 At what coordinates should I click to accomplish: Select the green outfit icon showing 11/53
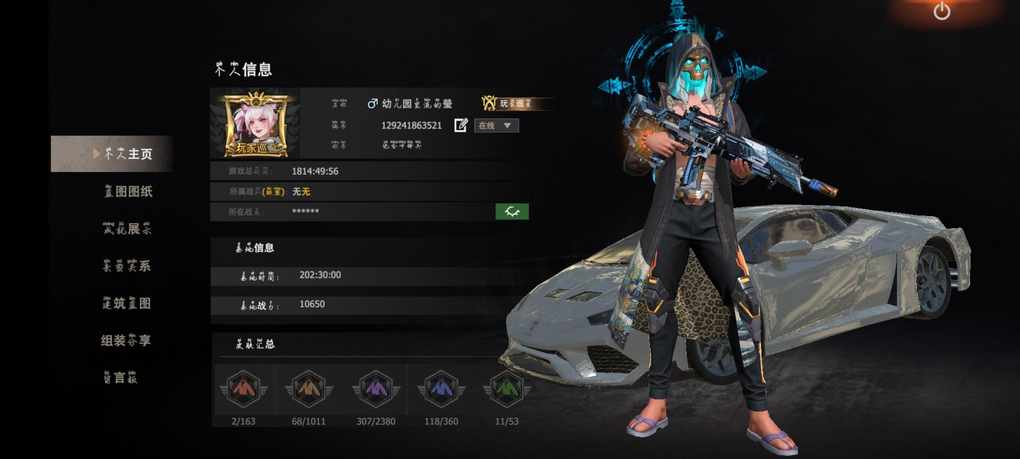(506, 388)
